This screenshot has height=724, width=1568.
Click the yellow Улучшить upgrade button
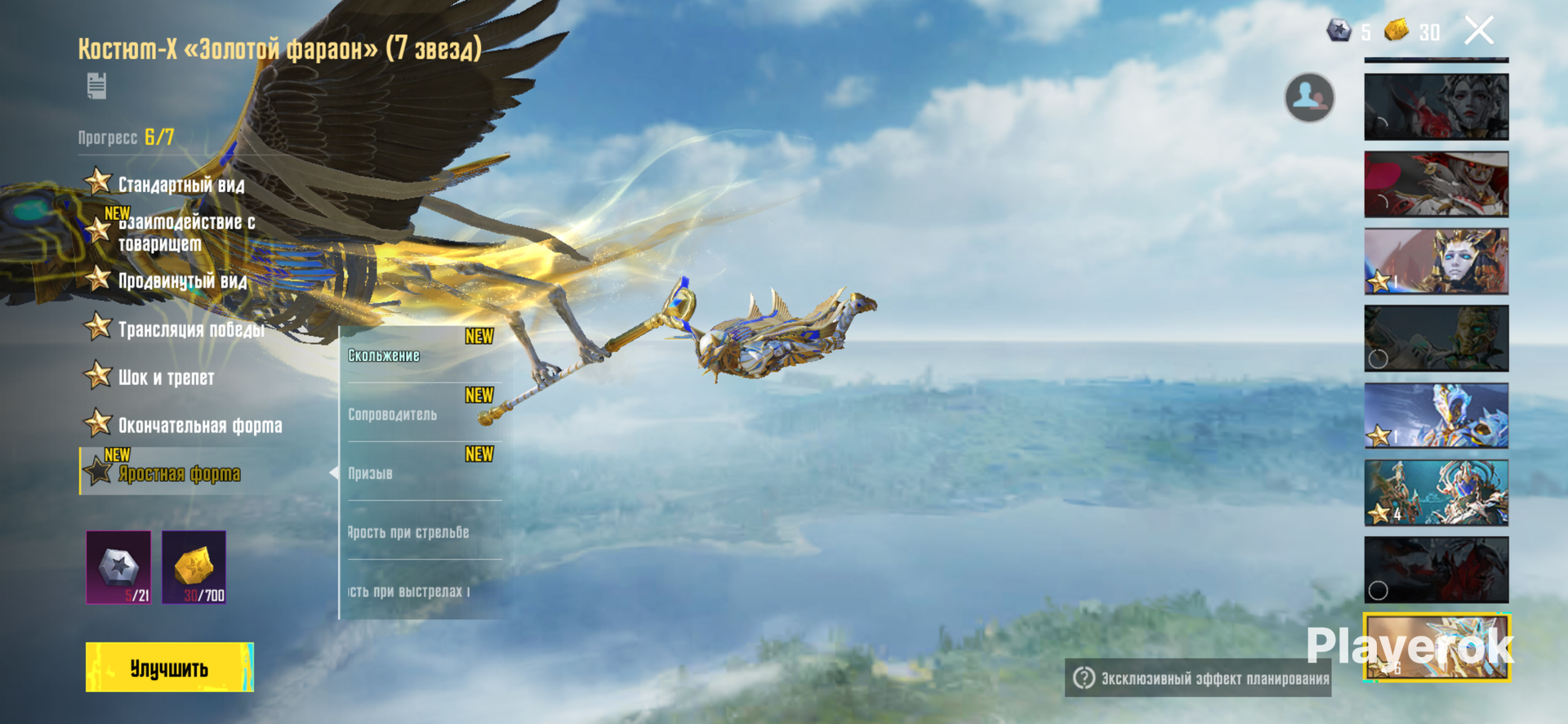[169, 667]
